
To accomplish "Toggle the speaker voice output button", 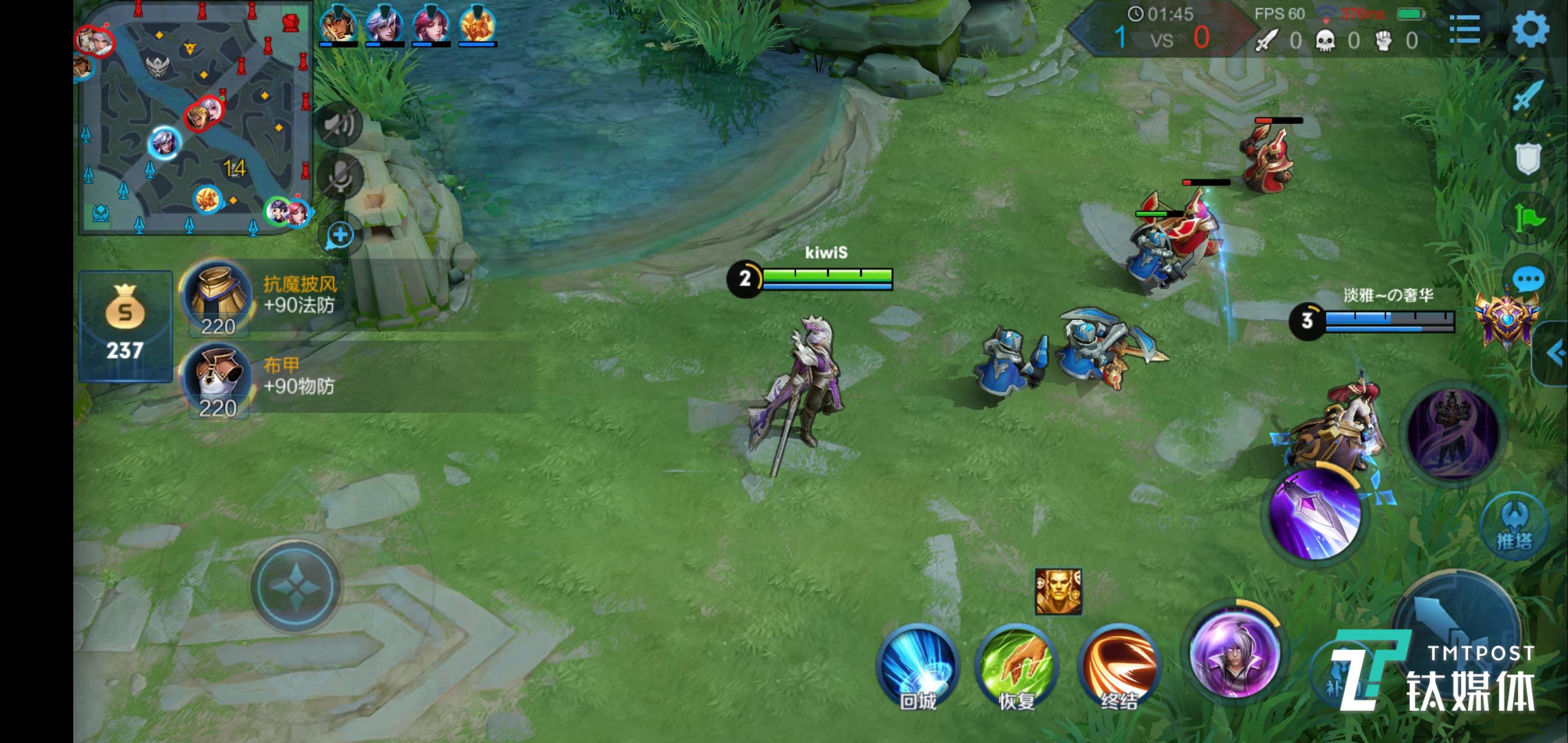I will tap(340, 125).
